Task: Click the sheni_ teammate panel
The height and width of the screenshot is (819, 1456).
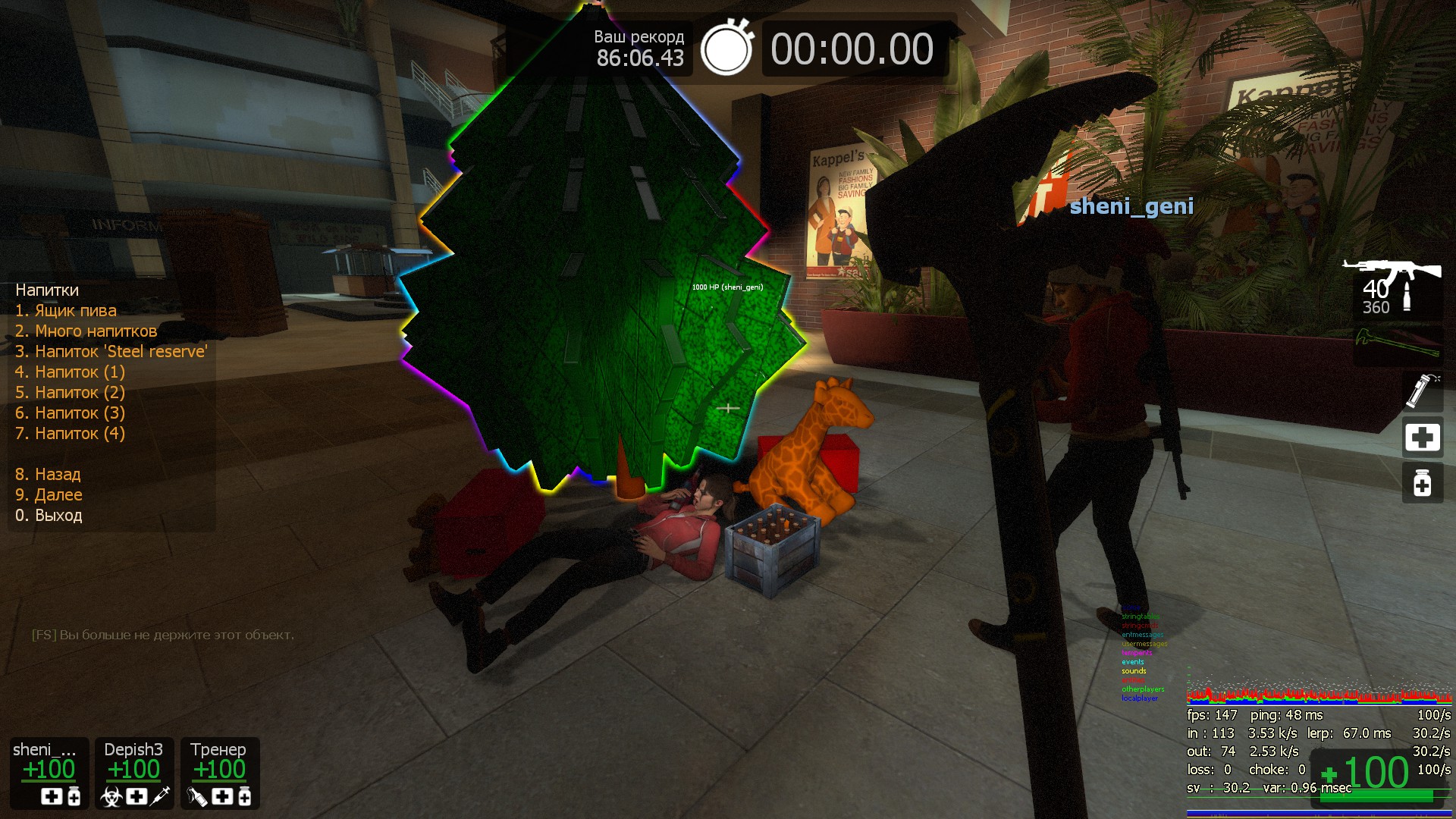Action: pos(49,773)
